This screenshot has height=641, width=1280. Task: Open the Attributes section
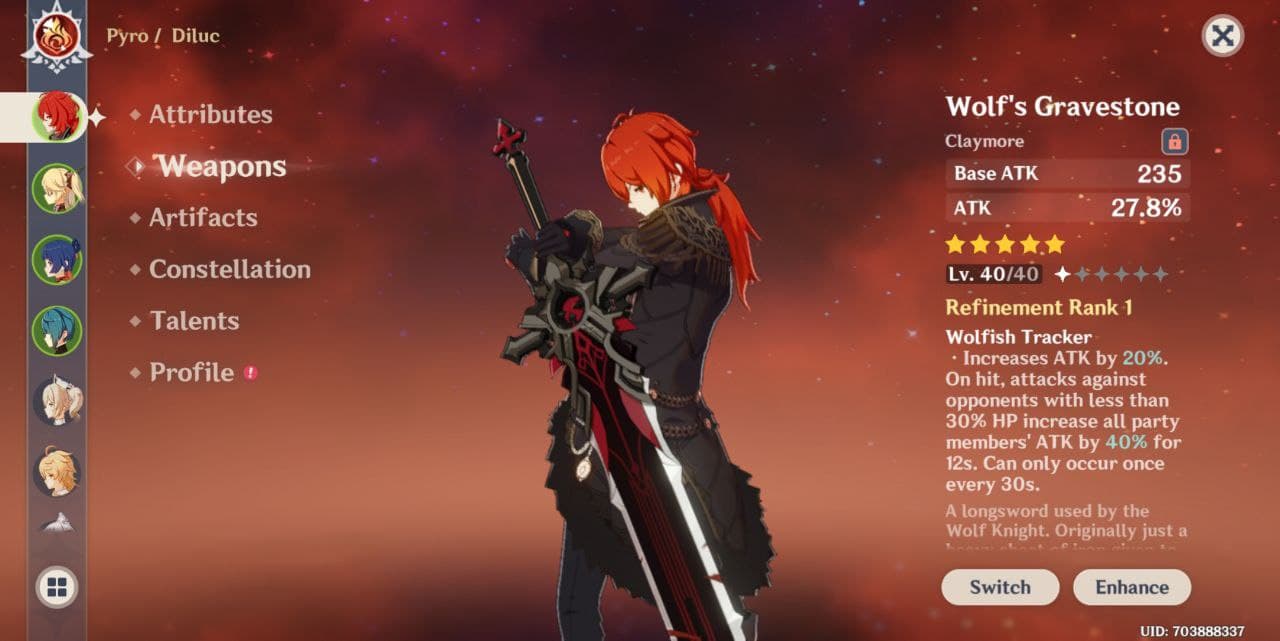210,115
